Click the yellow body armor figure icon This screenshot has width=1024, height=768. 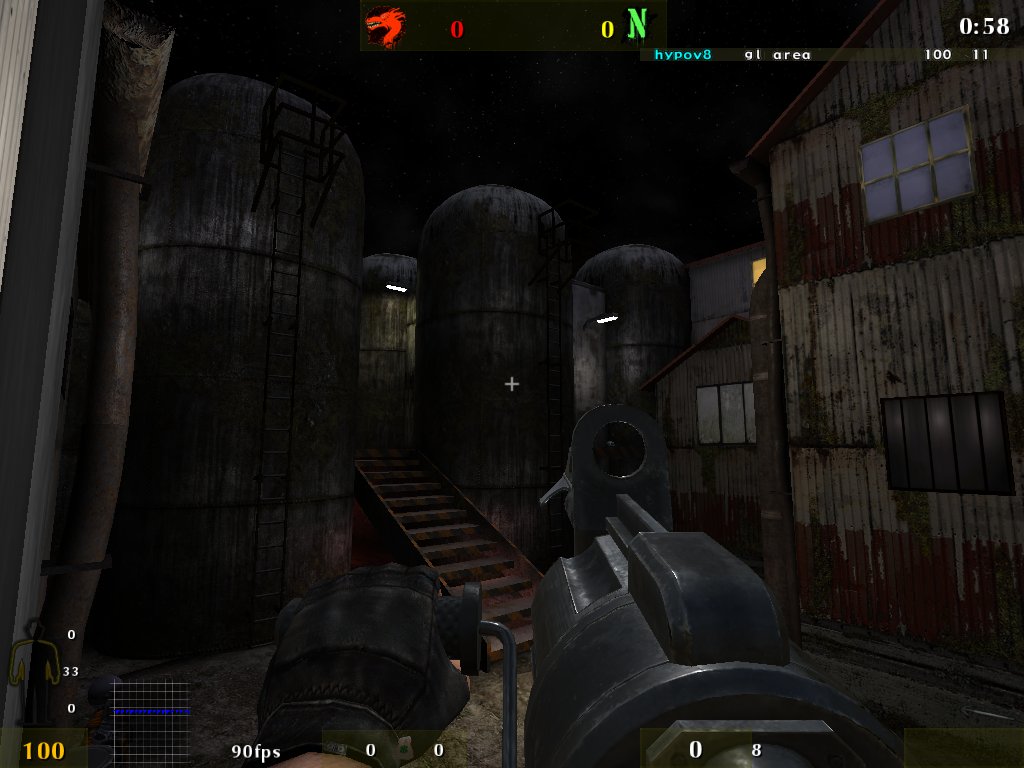(x=30, y=670)
